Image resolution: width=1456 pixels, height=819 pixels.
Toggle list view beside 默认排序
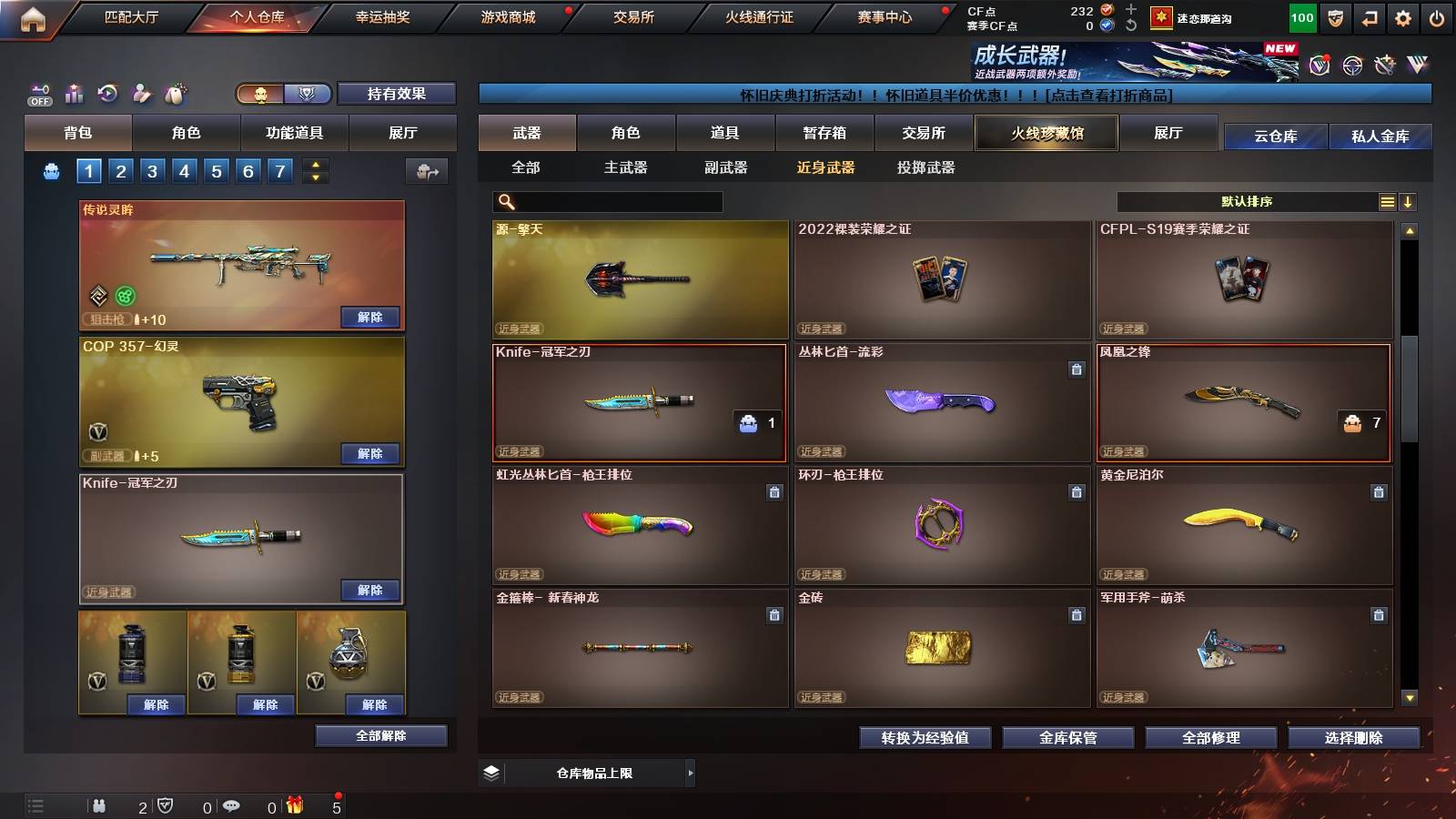point(1386,201)
